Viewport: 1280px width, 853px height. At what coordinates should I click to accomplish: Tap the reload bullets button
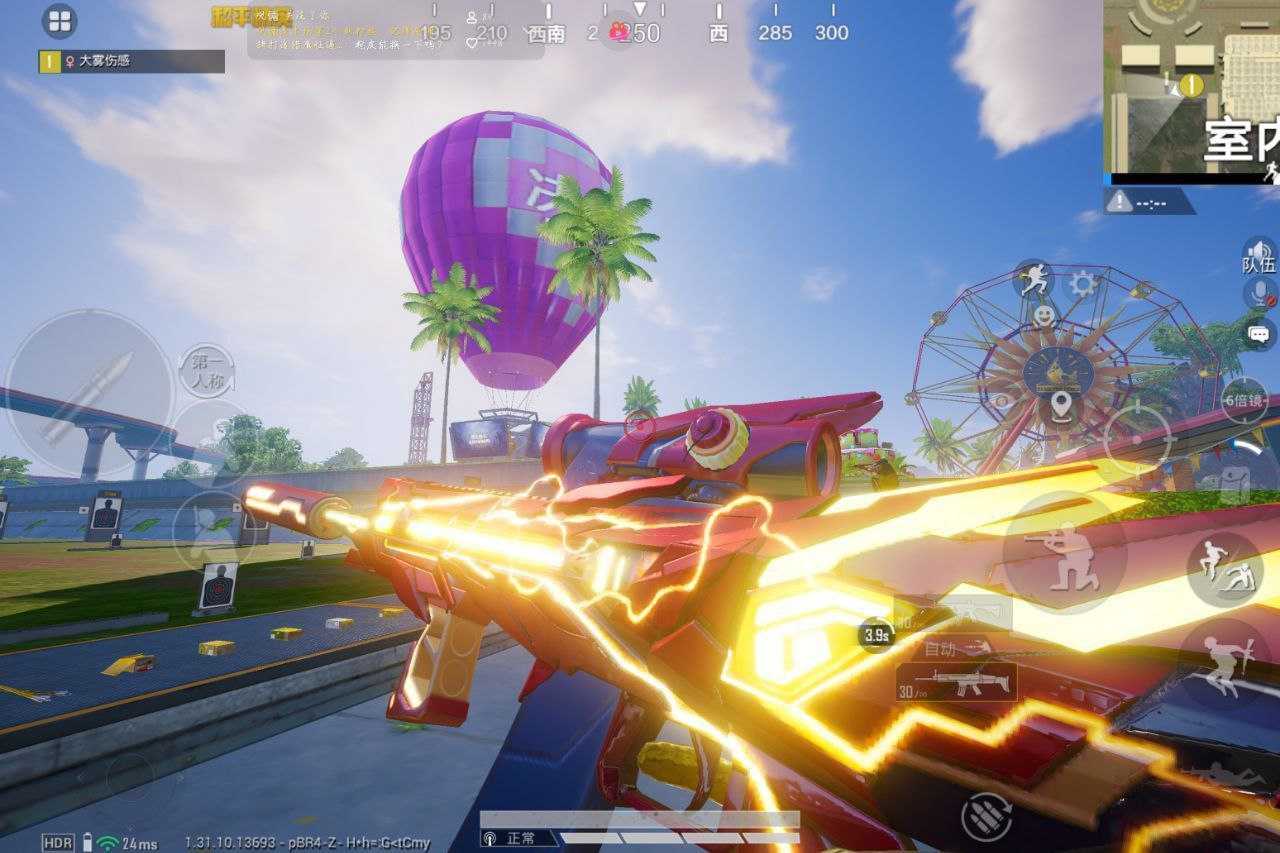tap(986, 817)
